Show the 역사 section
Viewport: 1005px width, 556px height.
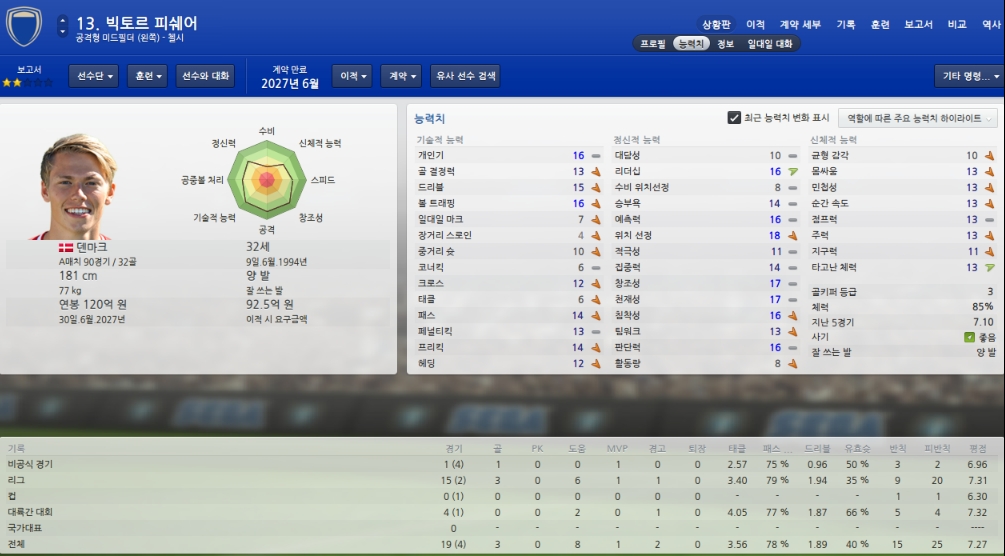click(991, 24)
